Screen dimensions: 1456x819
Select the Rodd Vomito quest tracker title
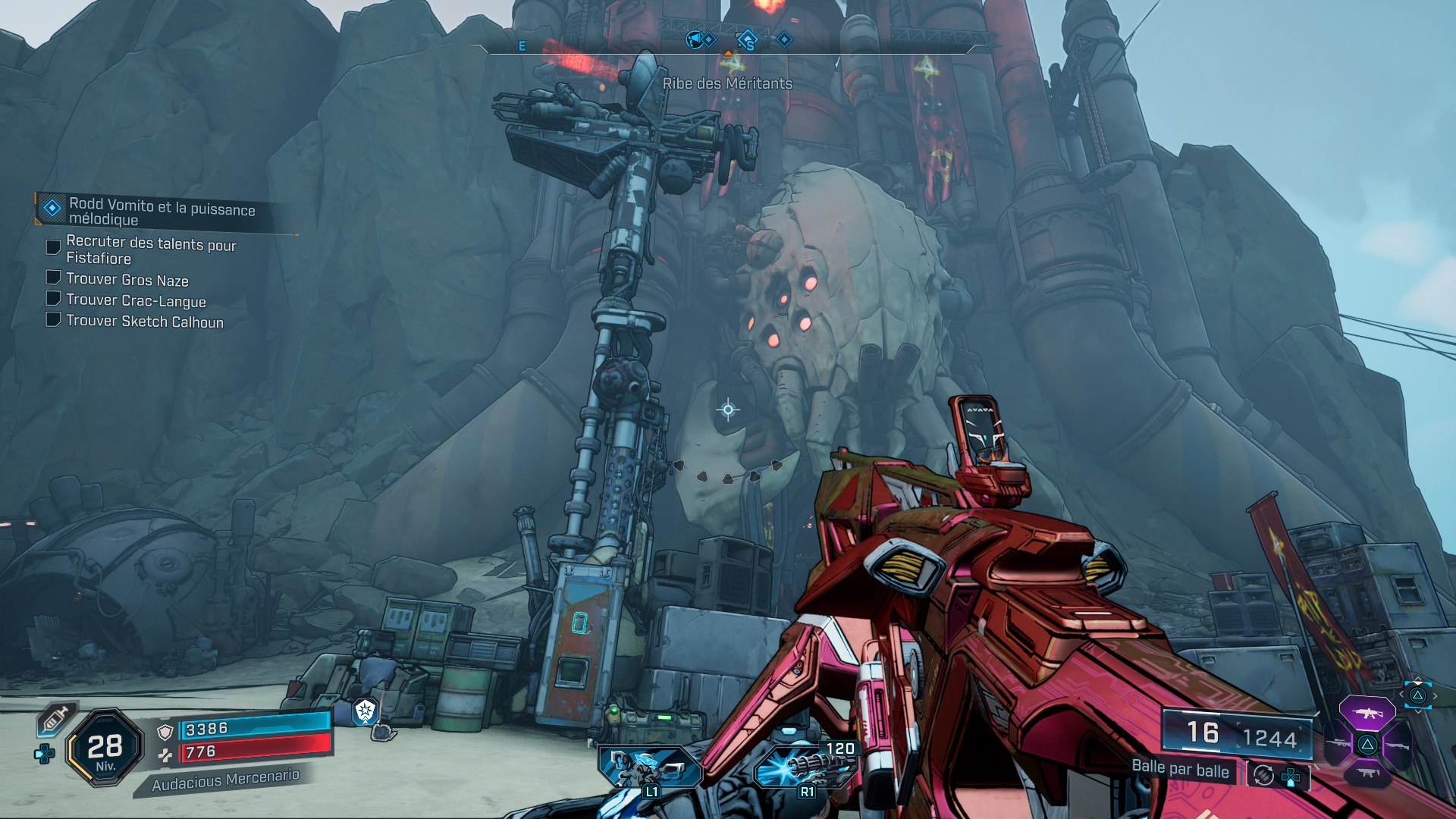162,212
